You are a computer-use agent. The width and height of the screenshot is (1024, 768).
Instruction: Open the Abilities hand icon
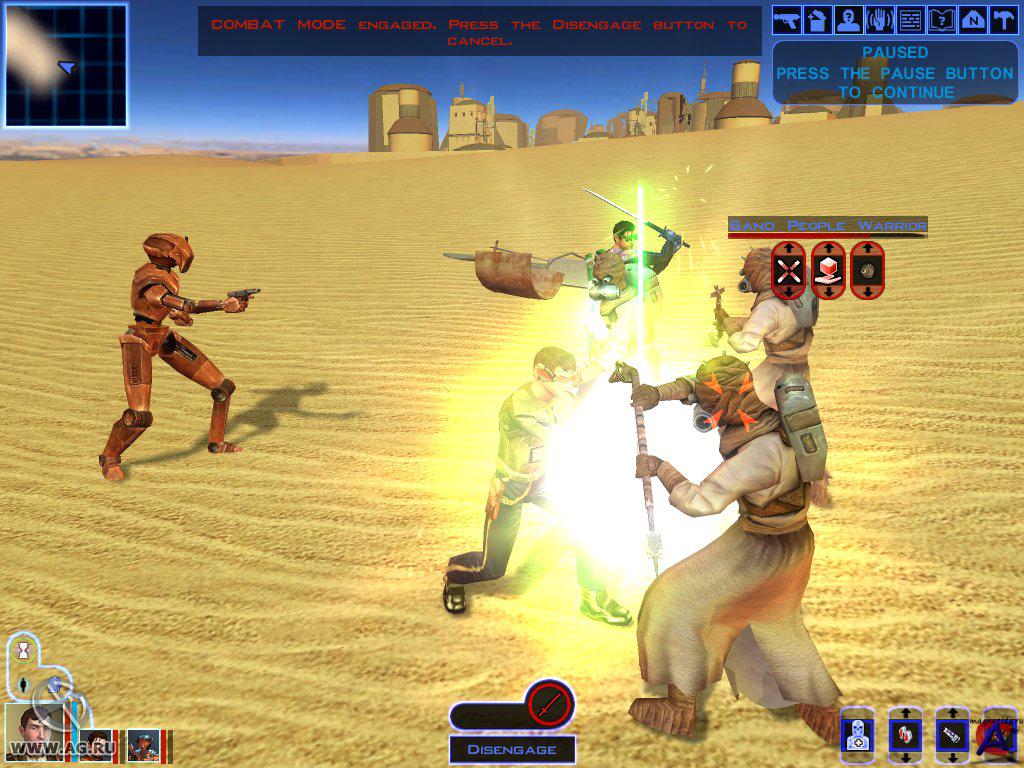880,19
